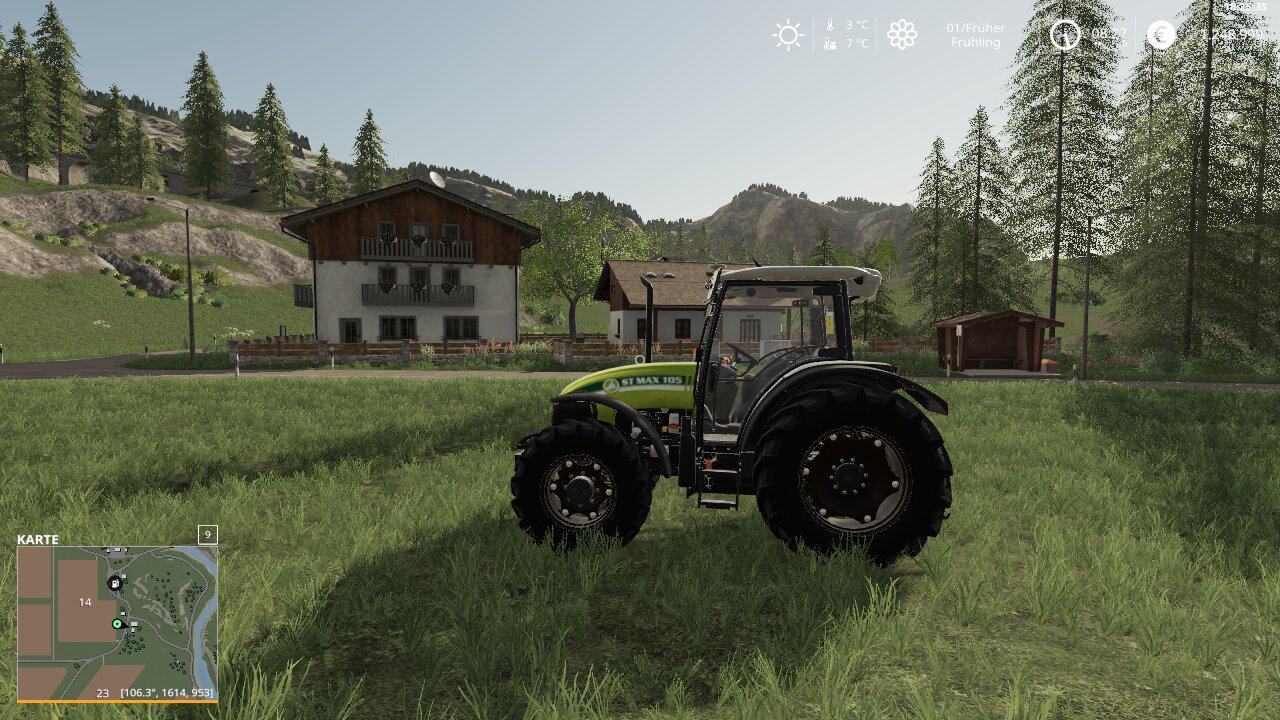Select field 14 on the minimap
The image size is (1280, 720).
point(85,602)
